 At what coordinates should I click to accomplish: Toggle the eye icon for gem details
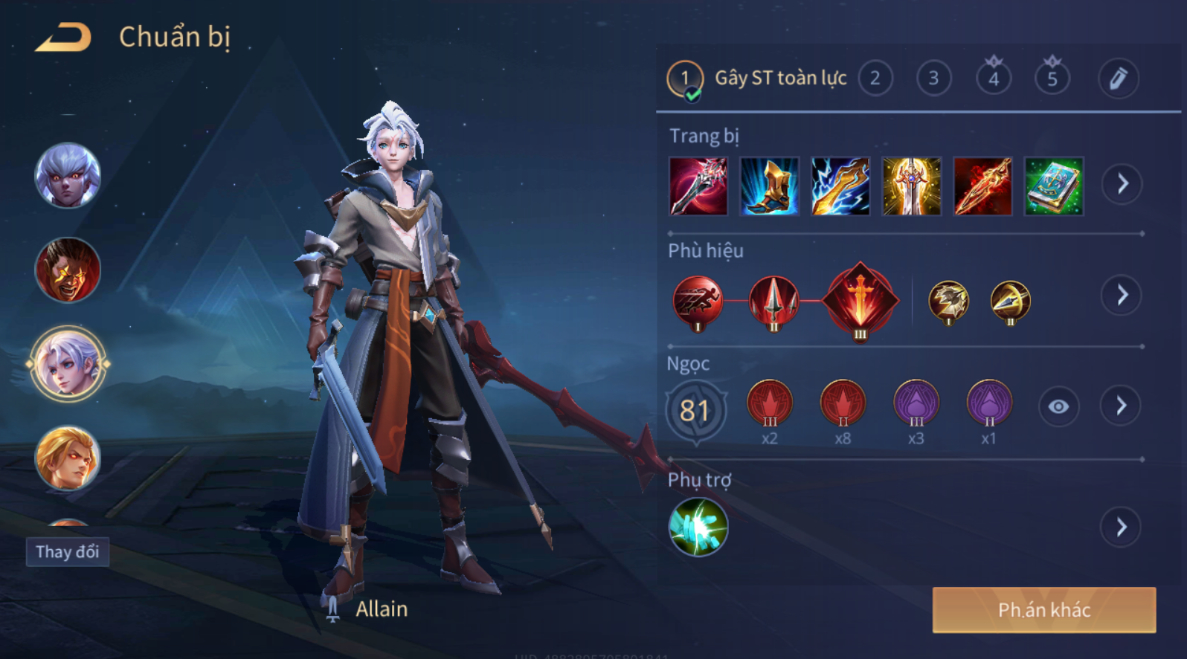pos(1059,406)
